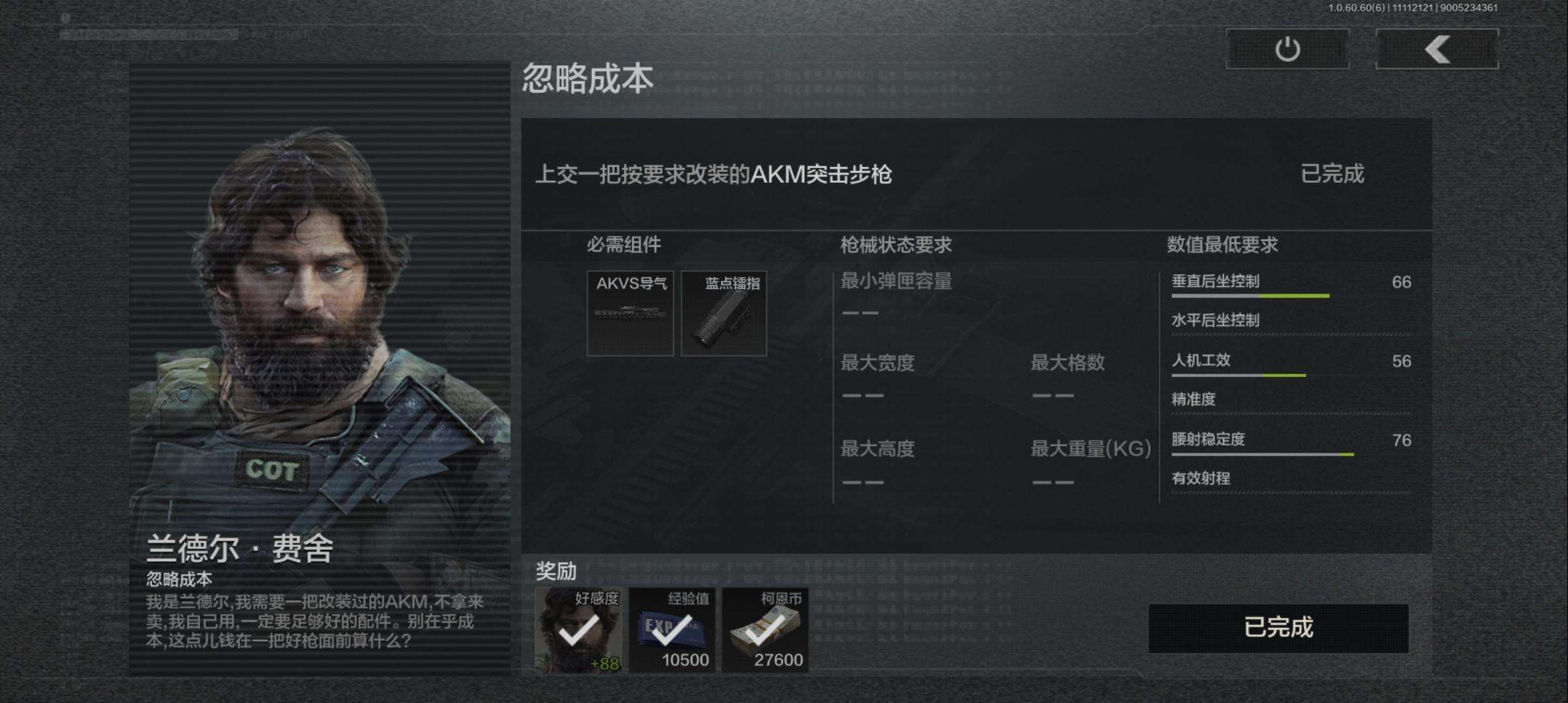1568x703 pixels.
Task: Expand the 数值最低要求 section header
Action: 1222,245
